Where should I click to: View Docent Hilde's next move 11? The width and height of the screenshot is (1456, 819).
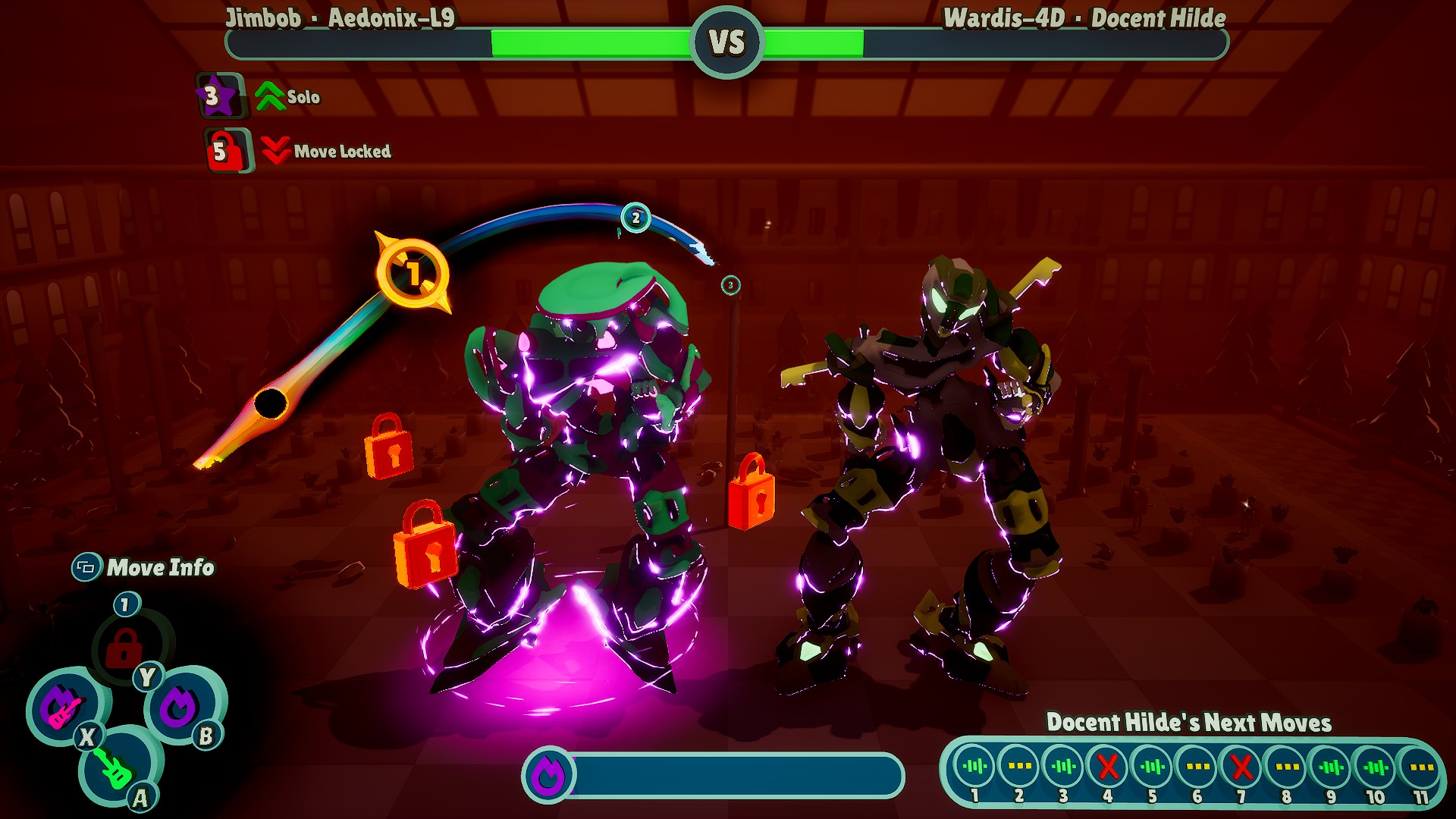(1420, 767)
